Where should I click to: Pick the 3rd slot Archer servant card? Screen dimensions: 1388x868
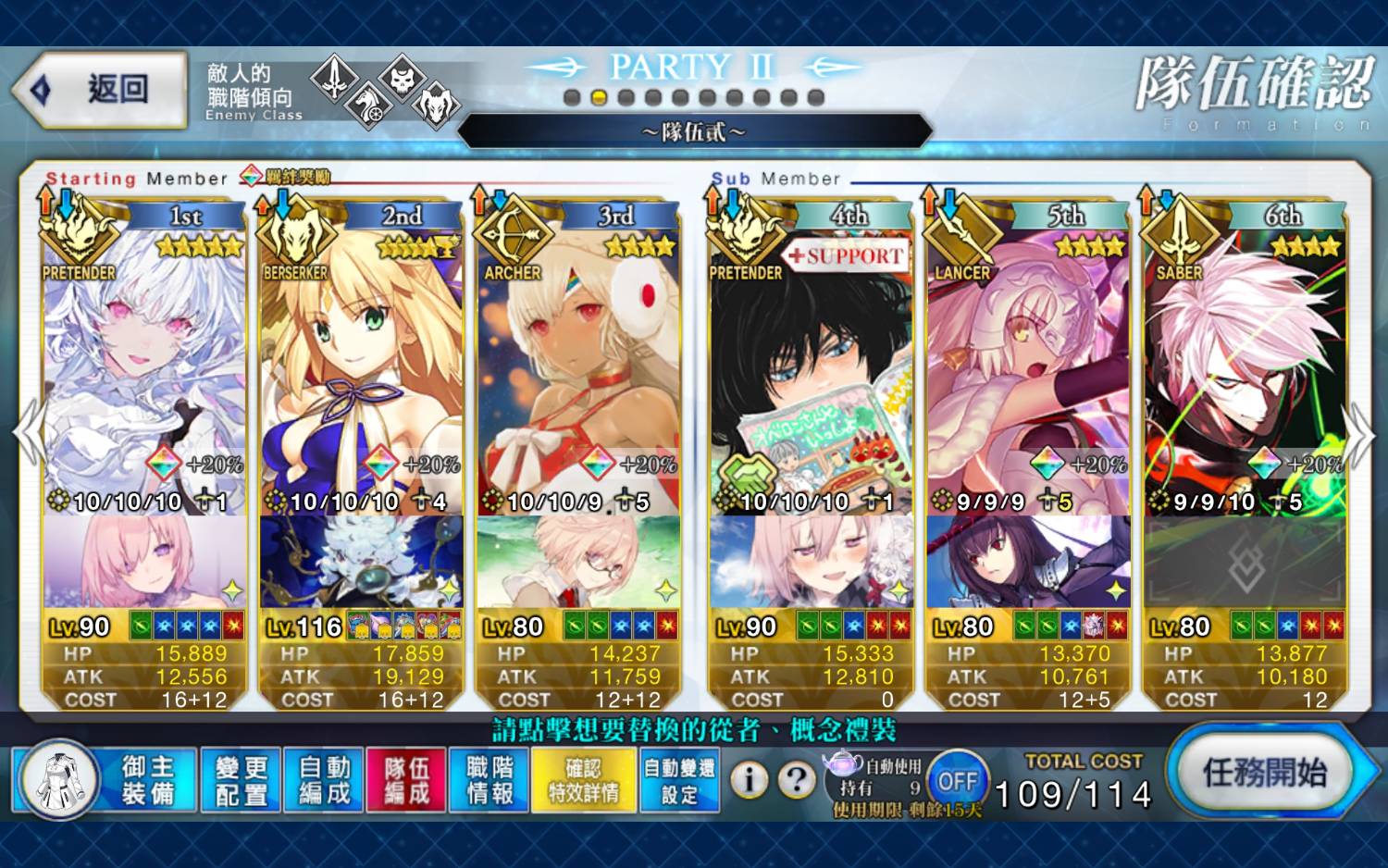point(578,370)
